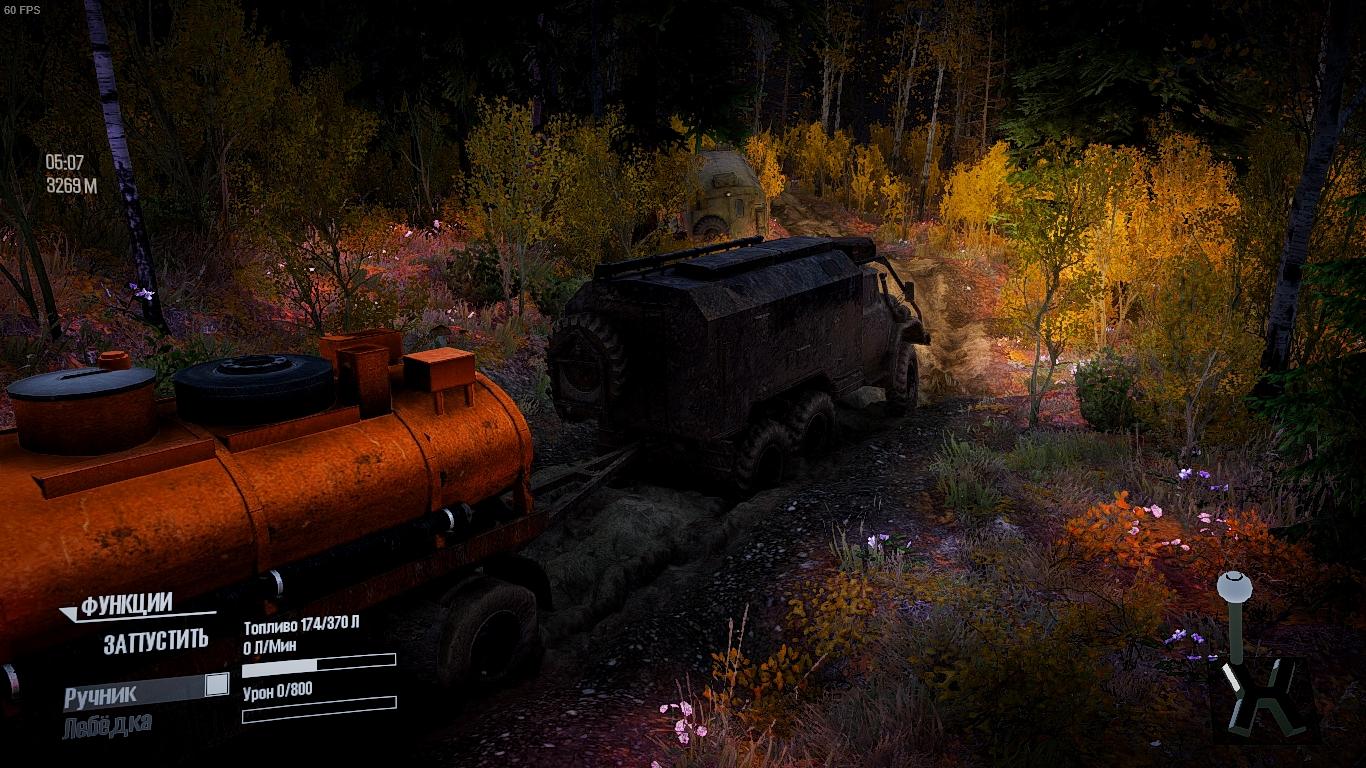Collapse the Функции panel header
This screenshot has height=768, width=1366.
pos(125,606)
